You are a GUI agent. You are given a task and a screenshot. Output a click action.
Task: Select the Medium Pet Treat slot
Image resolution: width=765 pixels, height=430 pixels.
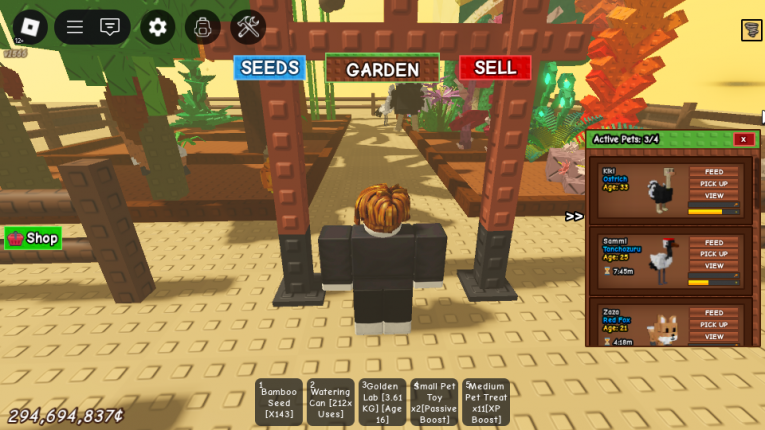coord(486,402)
